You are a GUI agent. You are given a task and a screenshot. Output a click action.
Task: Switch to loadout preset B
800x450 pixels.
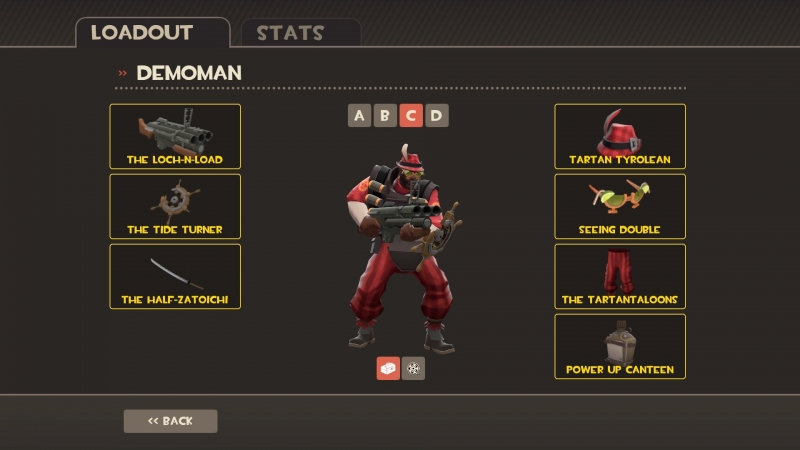click(385, 115)
